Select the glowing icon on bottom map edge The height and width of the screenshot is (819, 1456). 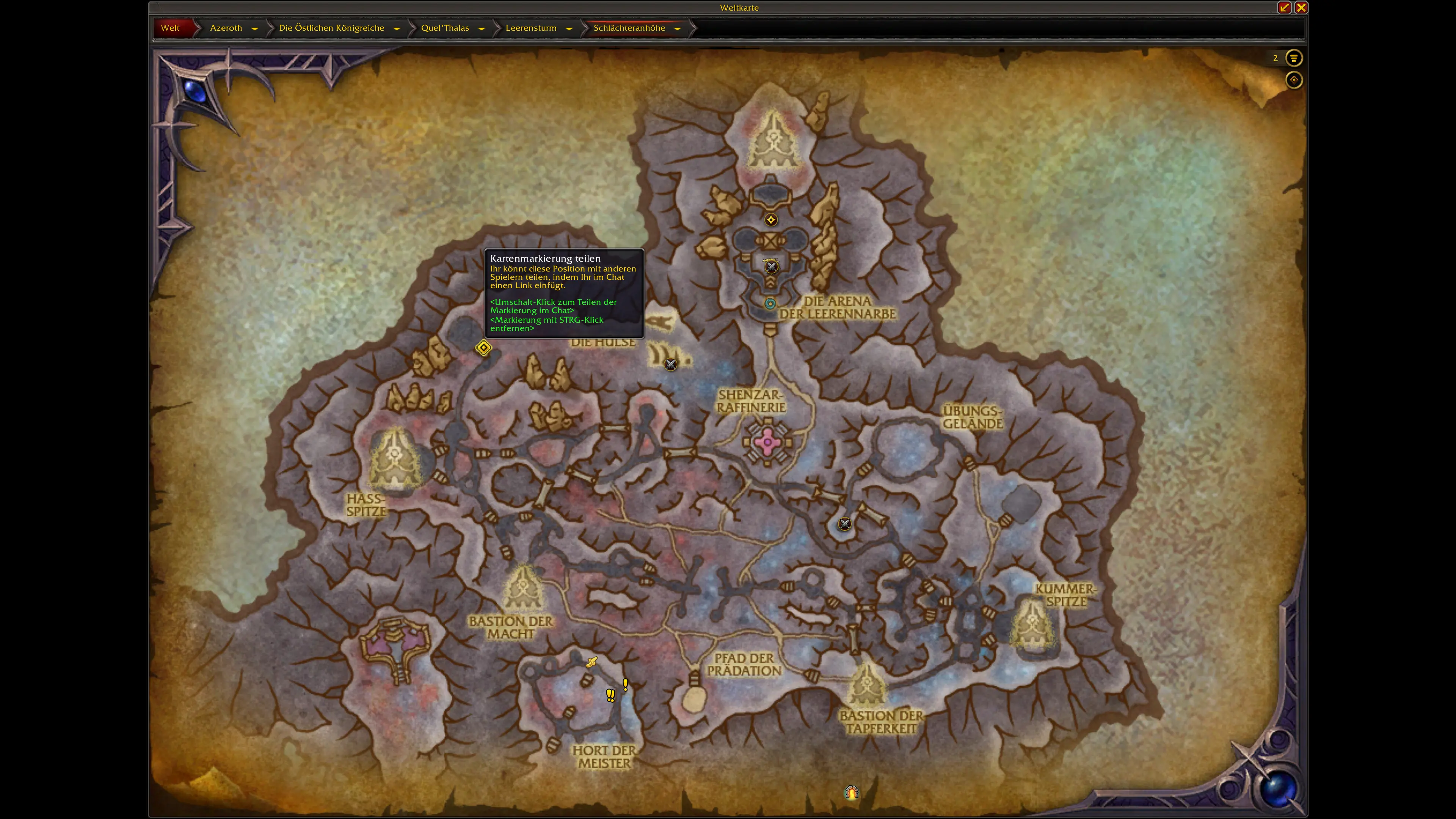(852, 793)
